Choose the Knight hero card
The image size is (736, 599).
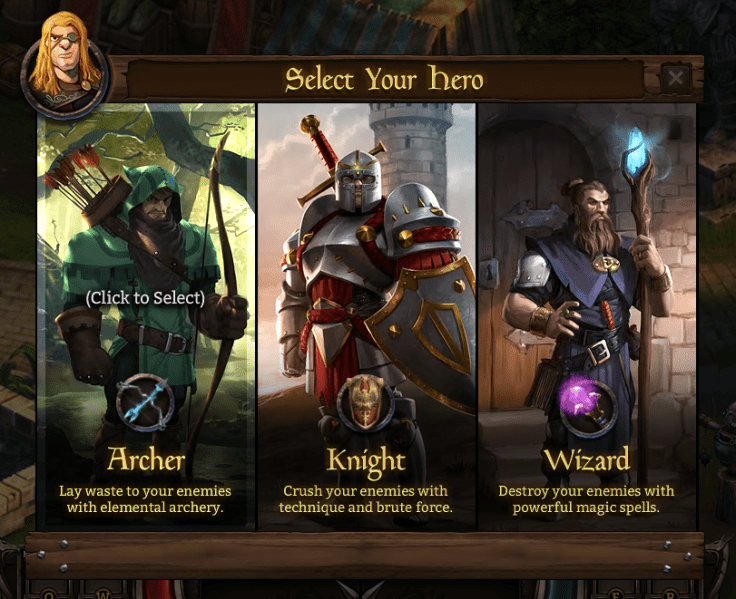click(x=366, y=300)
